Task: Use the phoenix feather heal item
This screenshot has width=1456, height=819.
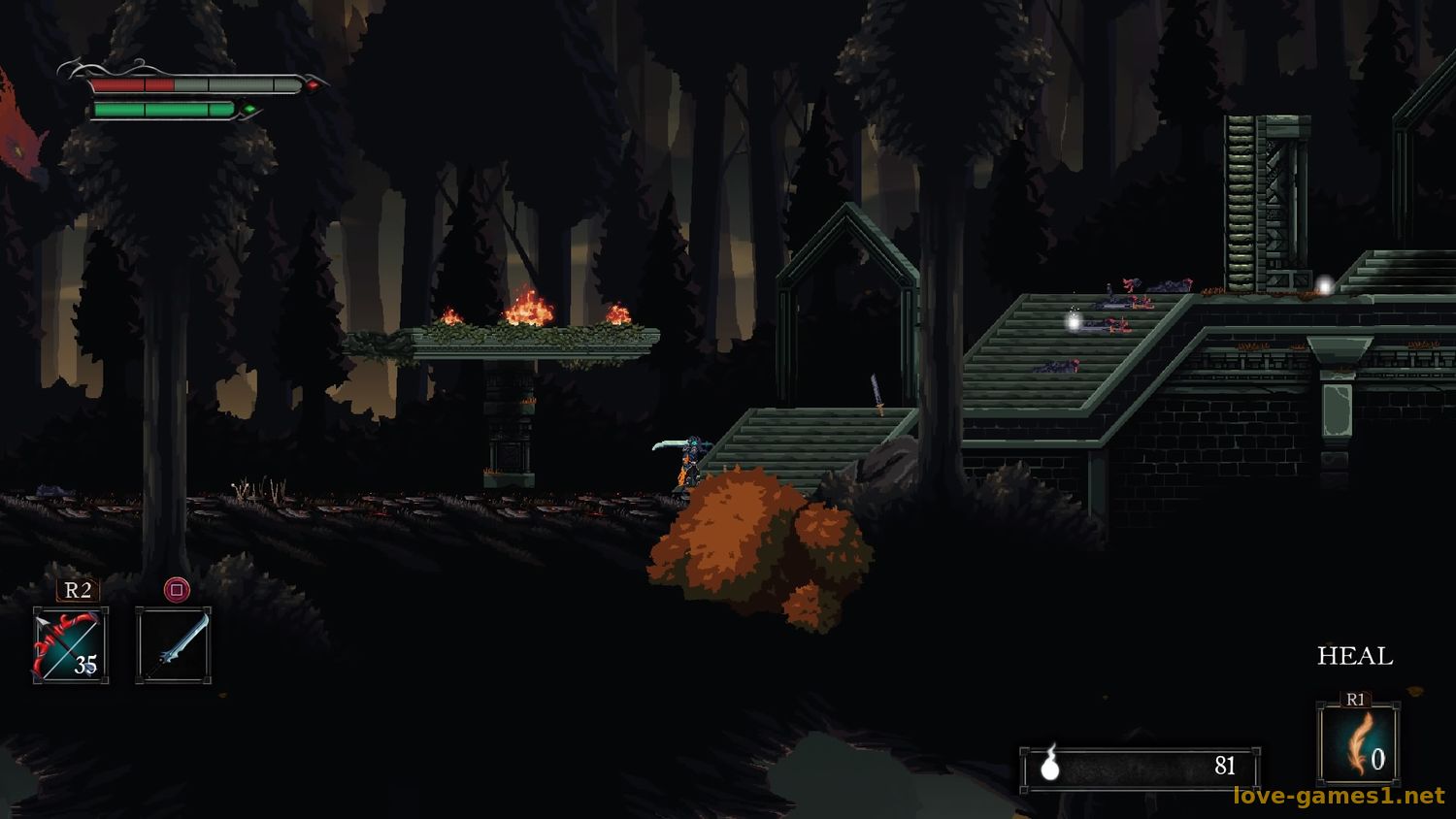Action: [x=1358, y=743]
